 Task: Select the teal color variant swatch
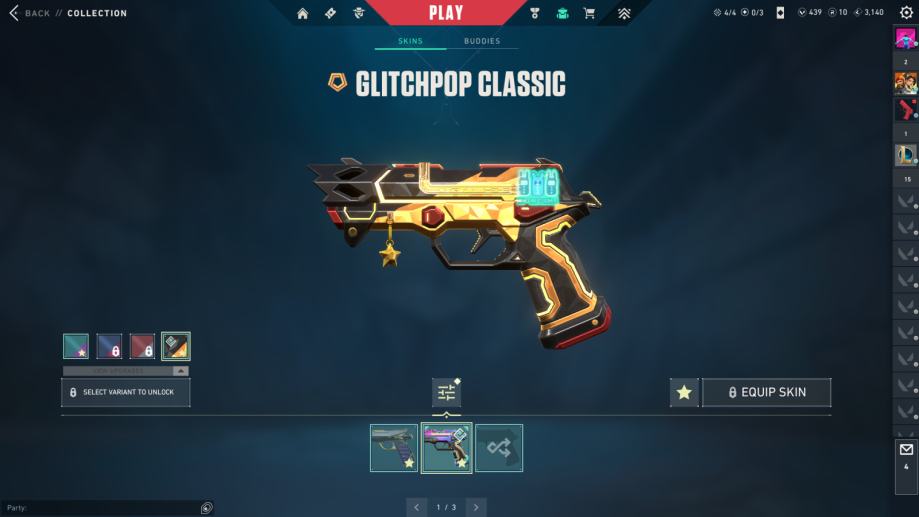(x=76, y=346)
